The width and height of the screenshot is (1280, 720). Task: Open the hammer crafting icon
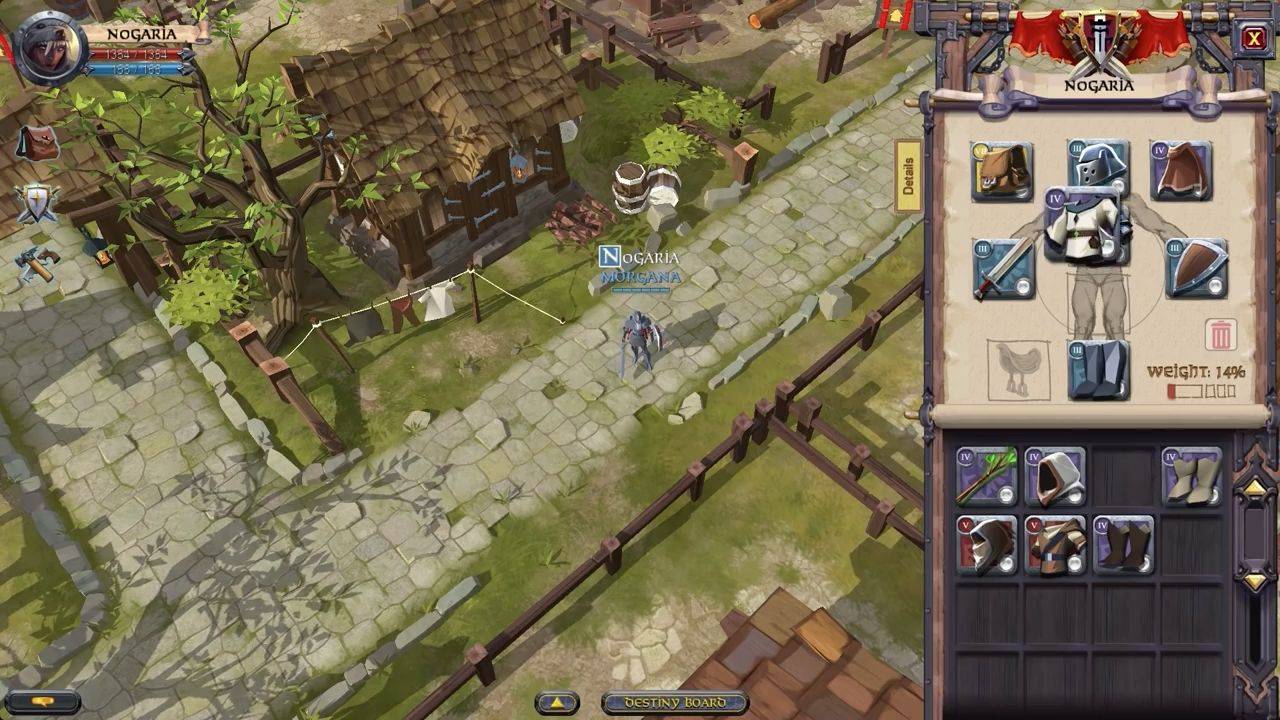tap(36, 263)
